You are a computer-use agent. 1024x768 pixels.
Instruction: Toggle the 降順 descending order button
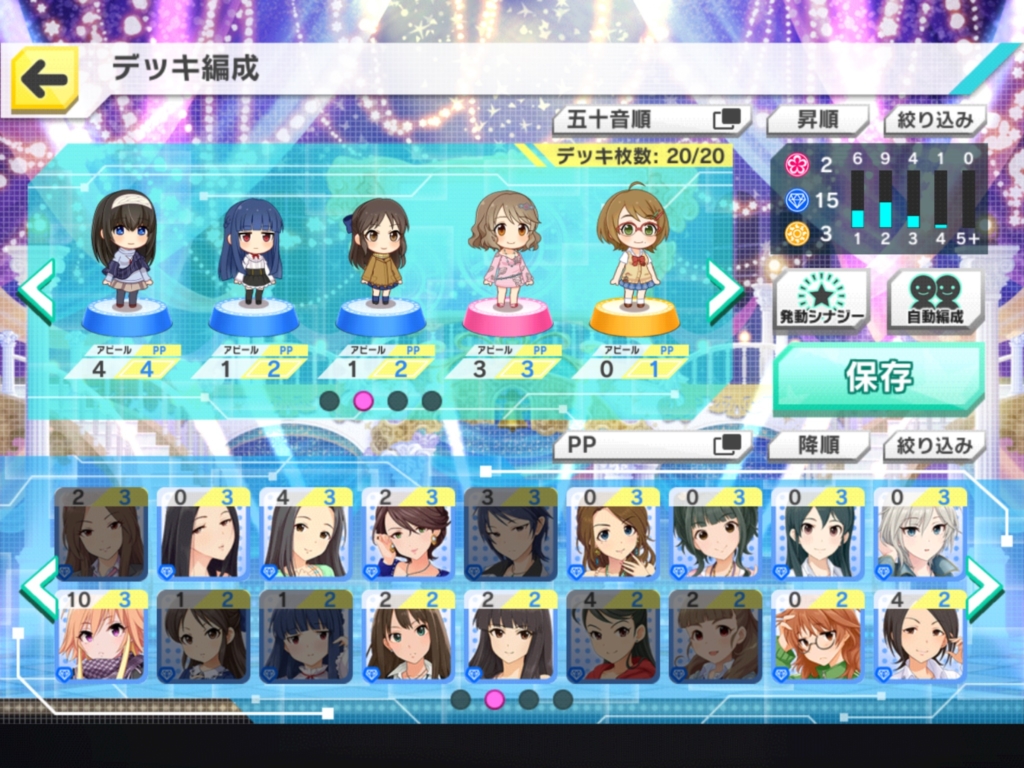click(817, 445)
